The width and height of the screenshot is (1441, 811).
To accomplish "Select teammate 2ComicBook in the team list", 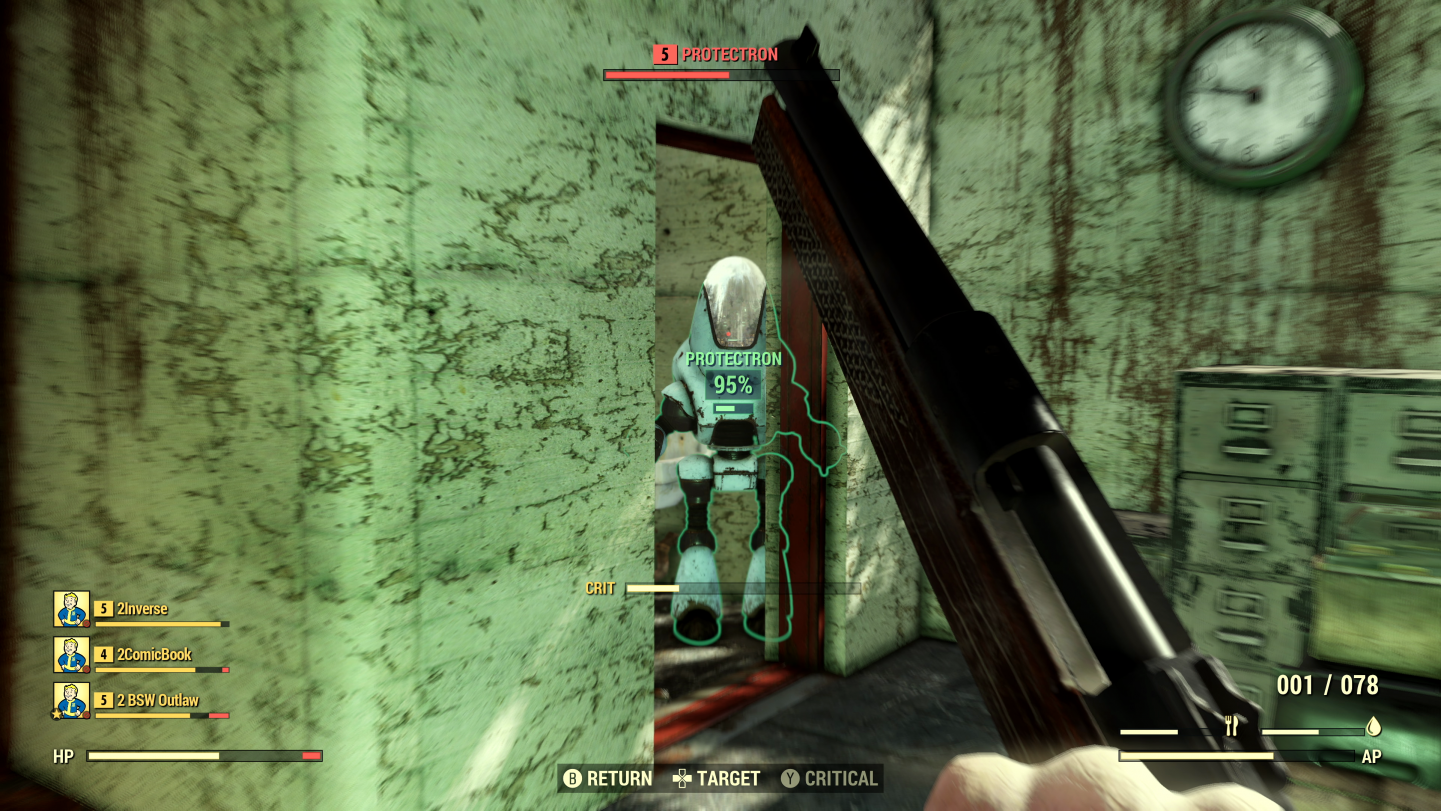I will 154,655.
